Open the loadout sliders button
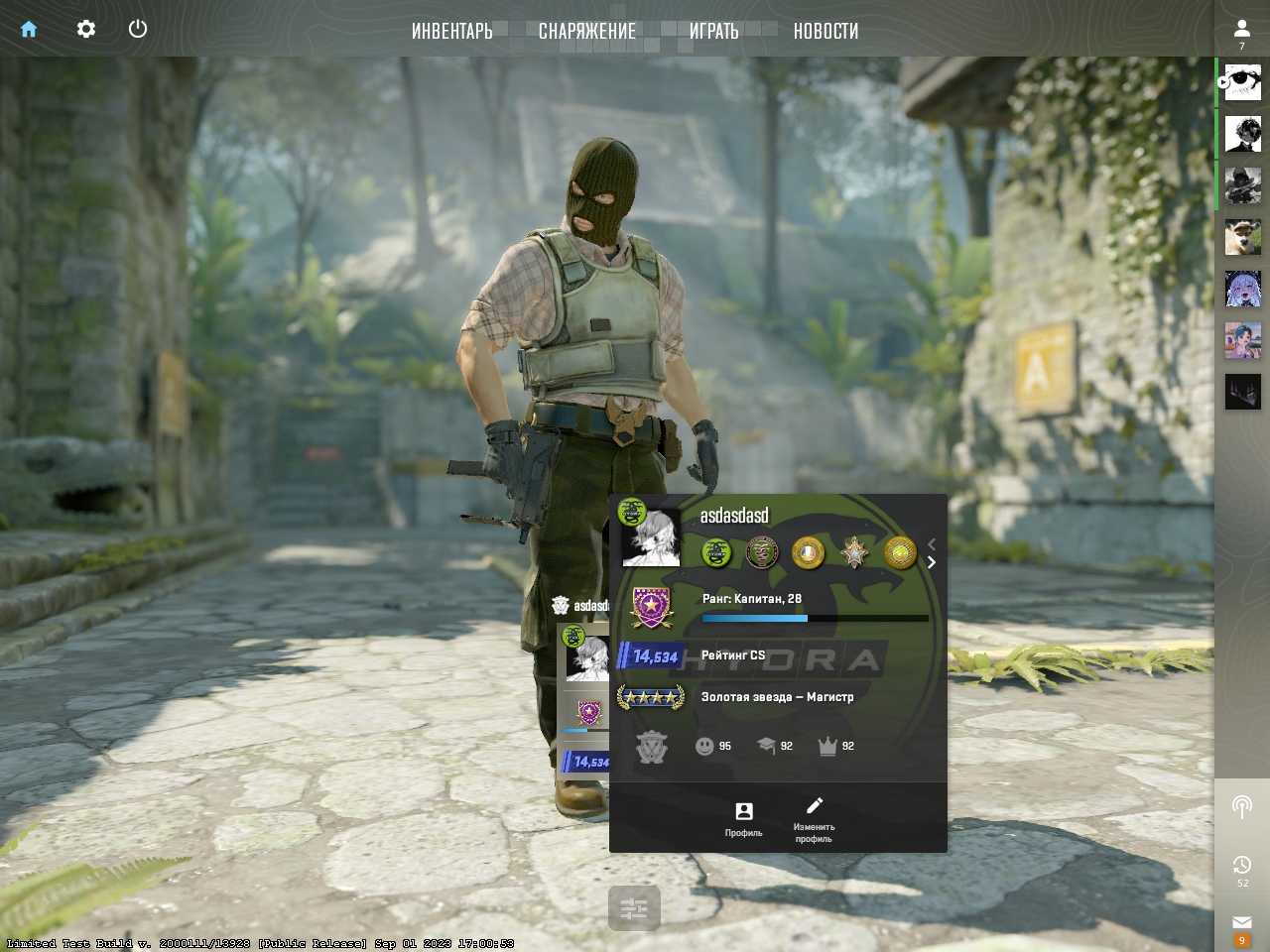The width and height of the screenshot is (1270, 952). coord(634,907)
